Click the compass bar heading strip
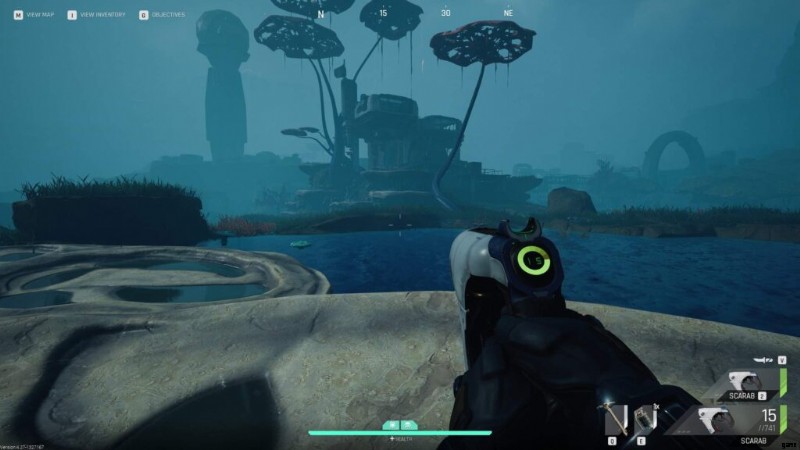Viewport: 800px width, 450px height. pyautogui.click(x=414, y=14)
